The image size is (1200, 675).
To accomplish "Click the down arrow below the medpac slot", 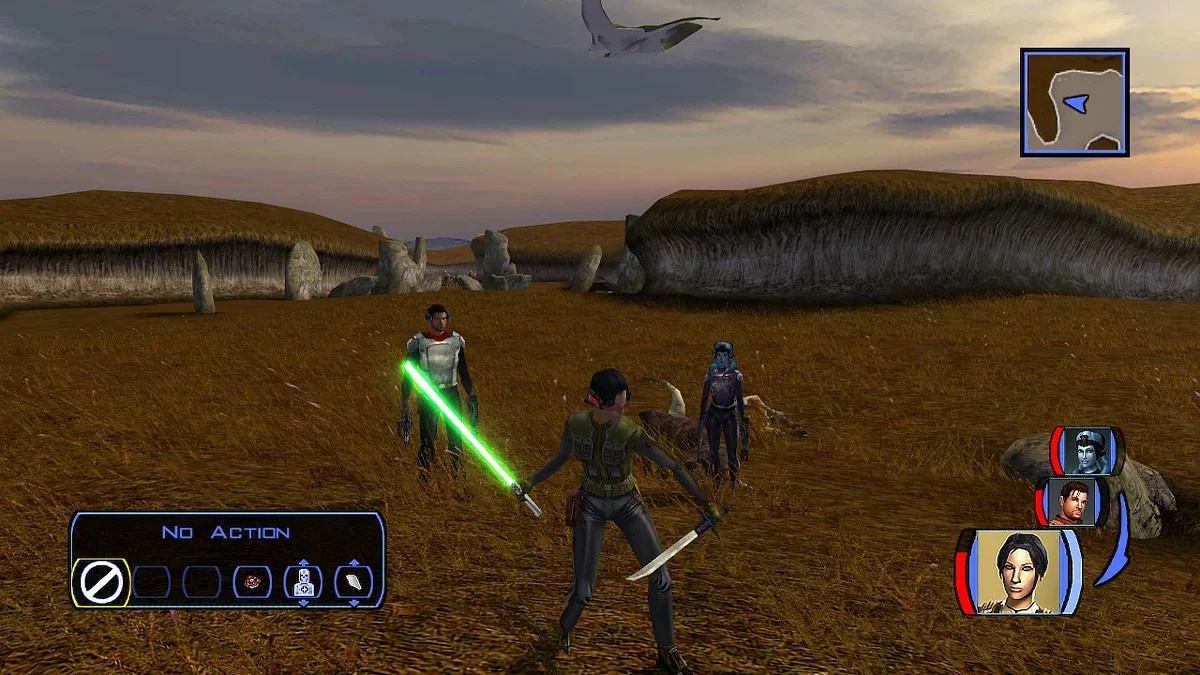I will tap(353, 601).
